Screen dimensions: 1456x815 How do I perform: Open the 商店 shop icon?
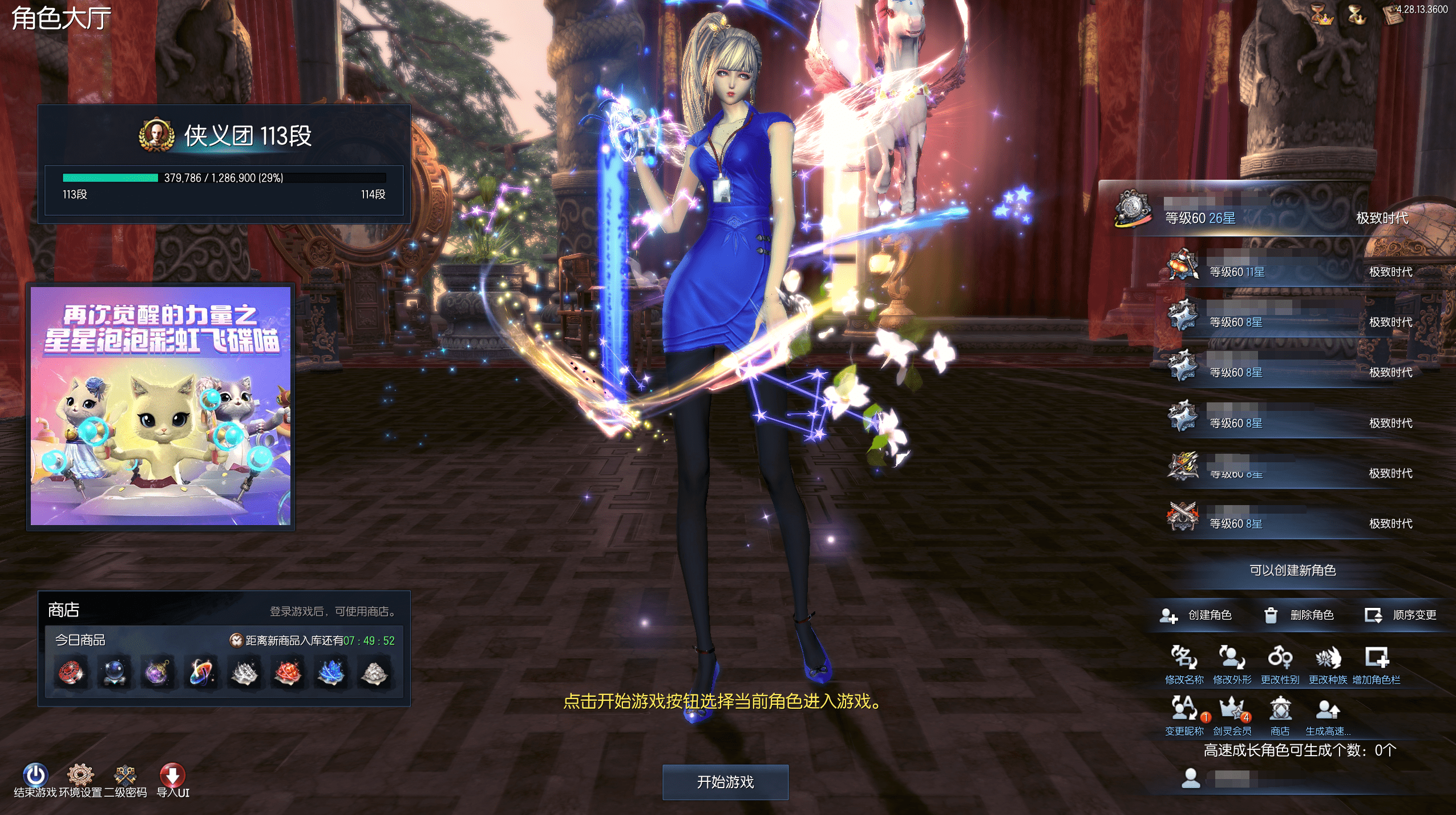(x=1280, y=710)
